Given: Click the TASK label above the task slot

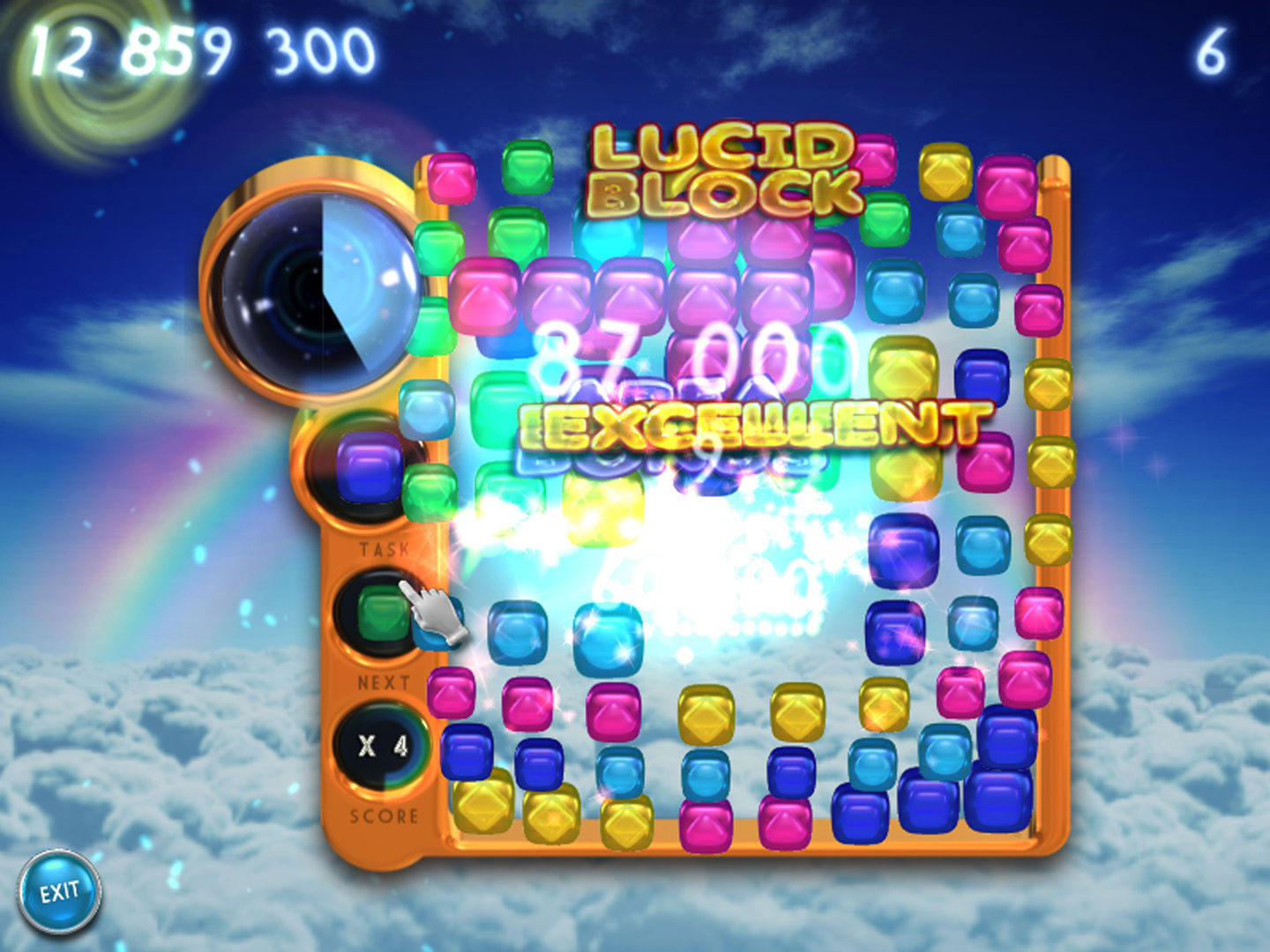Looking at the screenshot, I should click(385, 548).
